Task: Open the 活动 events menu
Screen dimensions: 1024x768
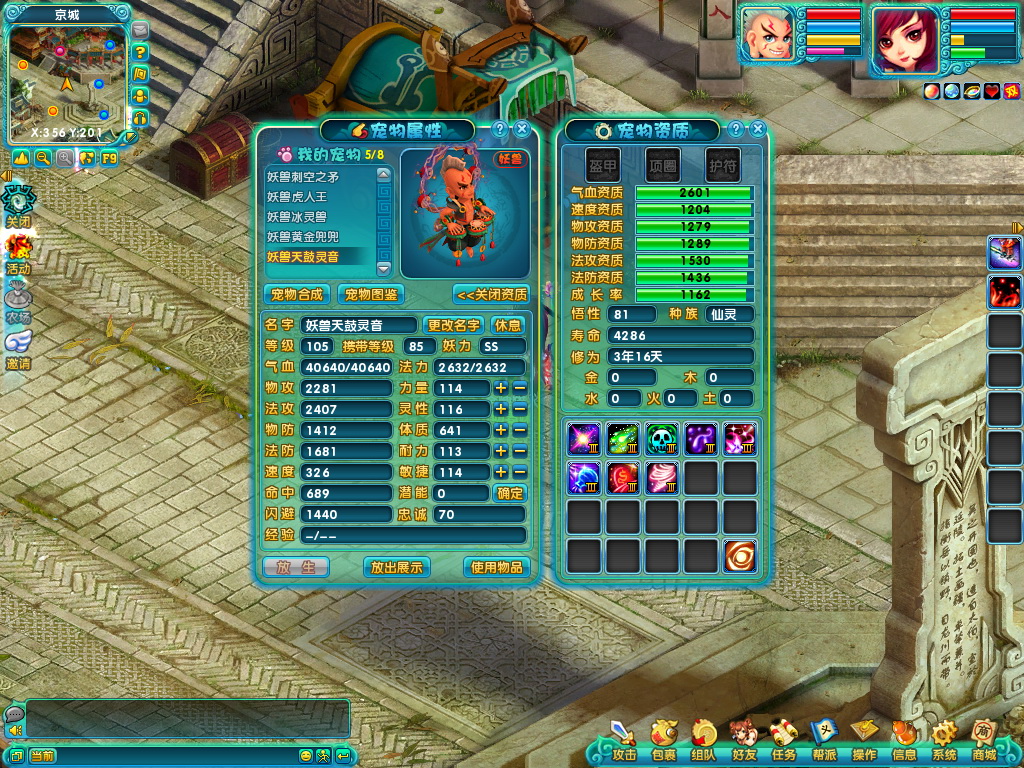Action: point(18,253)
